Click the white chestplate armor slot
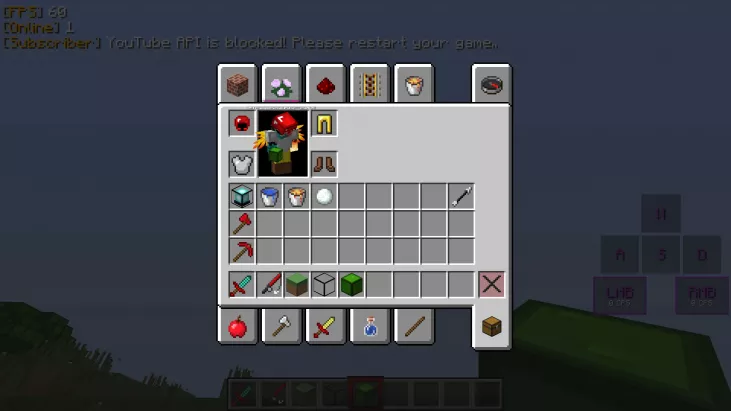731x411 pixels. click(x=241, y=163)
